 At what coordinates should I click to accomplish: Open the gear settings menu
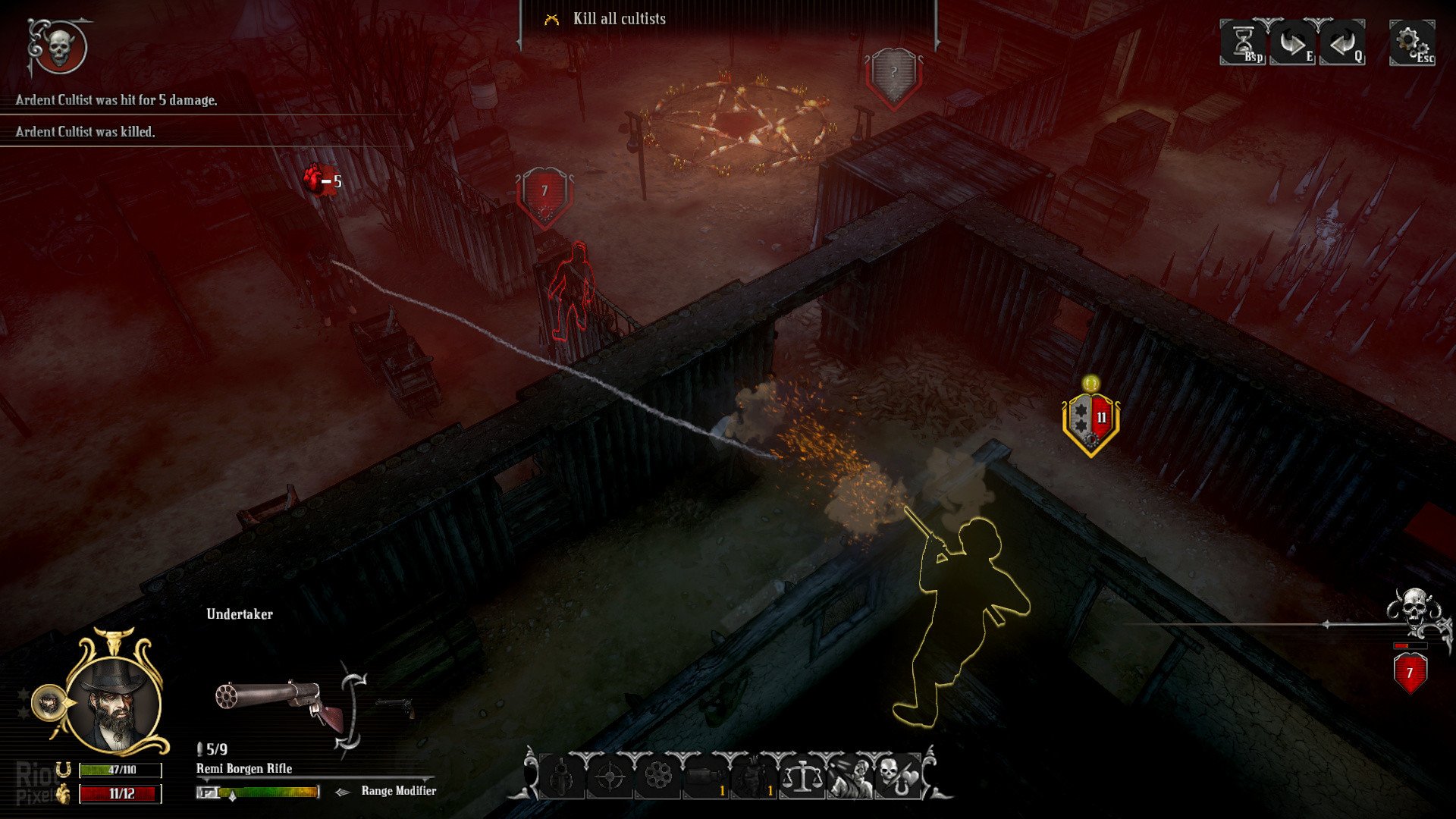click(1411, 42)
